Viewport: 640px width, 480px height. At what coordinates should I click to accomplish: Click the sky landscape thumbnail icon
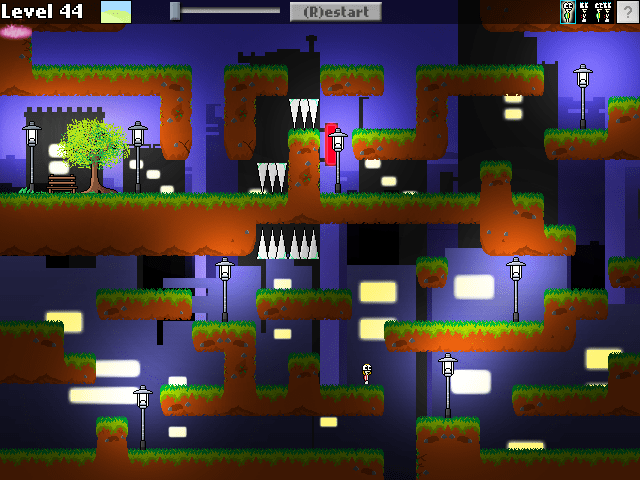coord(116,12)
